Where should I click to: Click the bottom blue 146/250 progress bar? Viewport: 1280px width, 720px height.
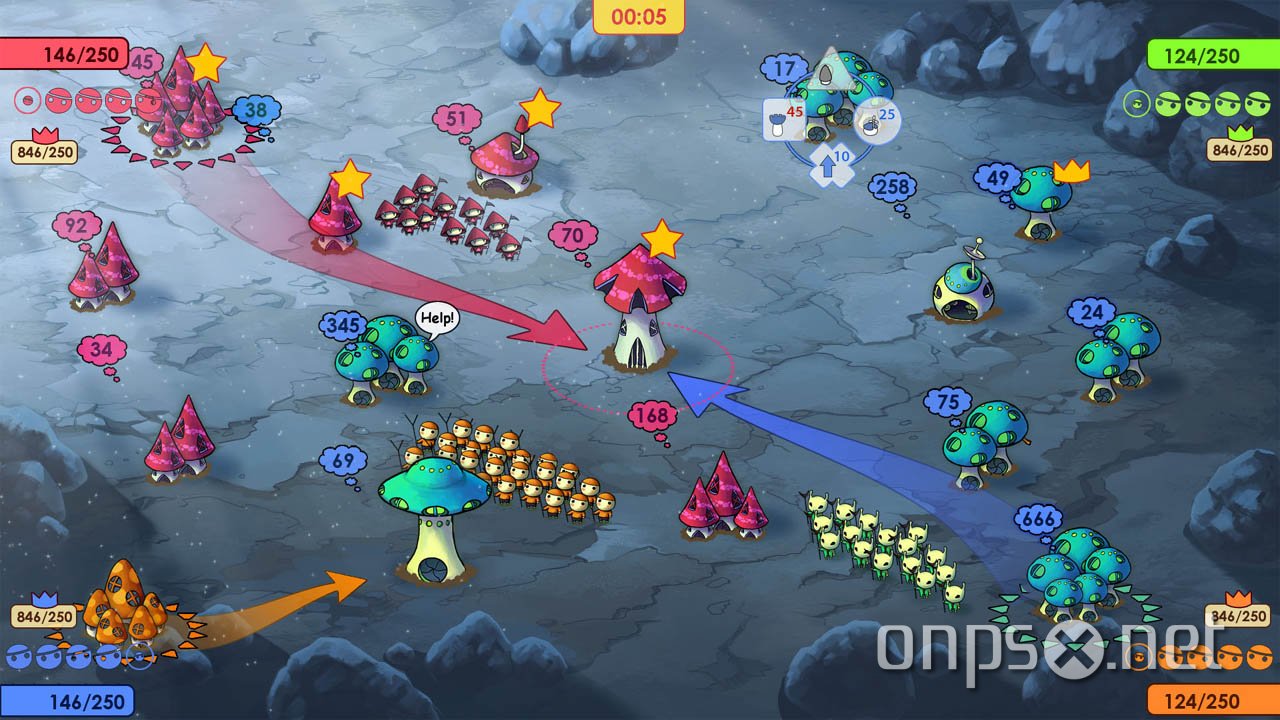pos(67,698)
